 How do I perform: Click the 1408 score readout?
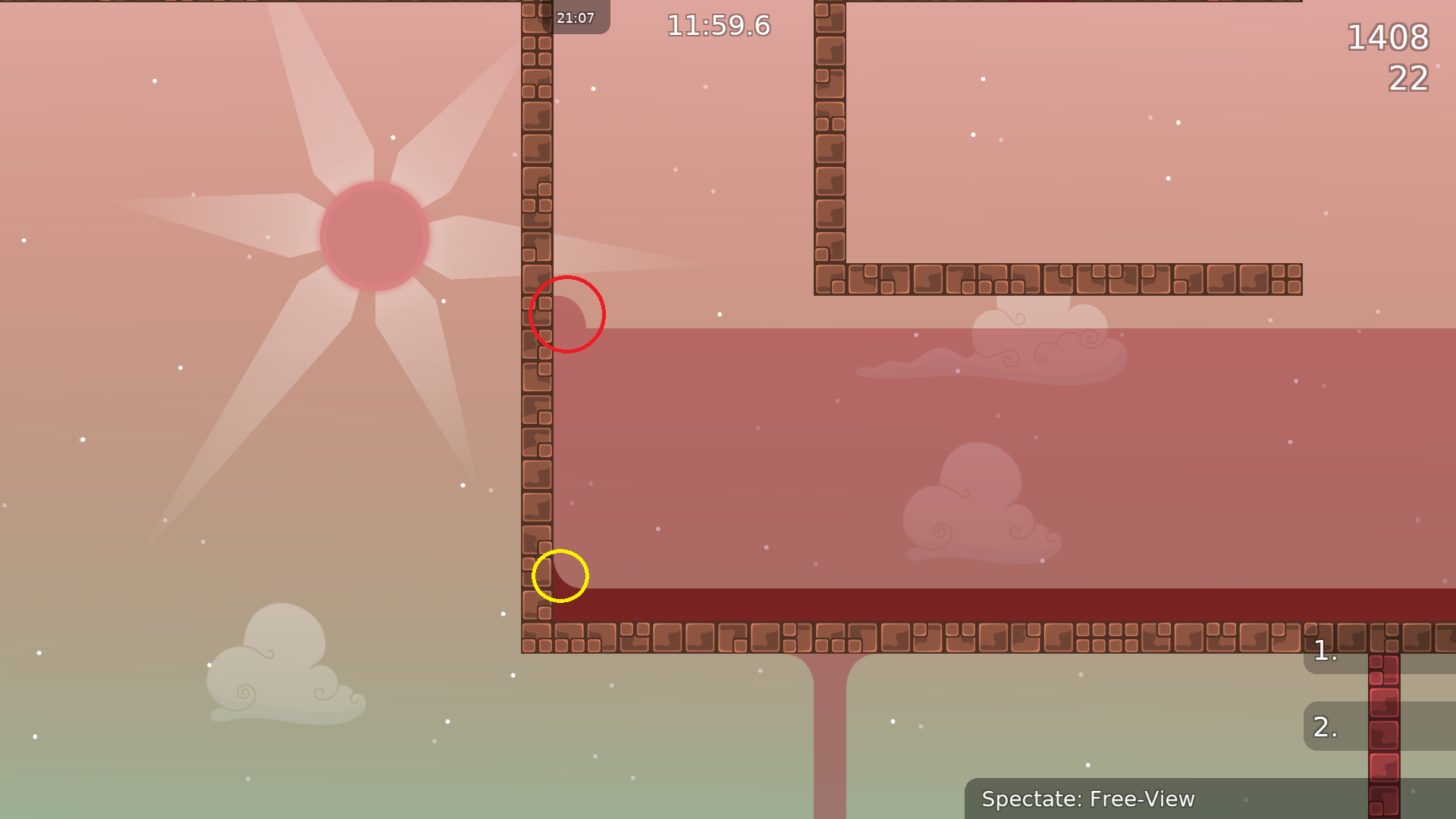1389,38
